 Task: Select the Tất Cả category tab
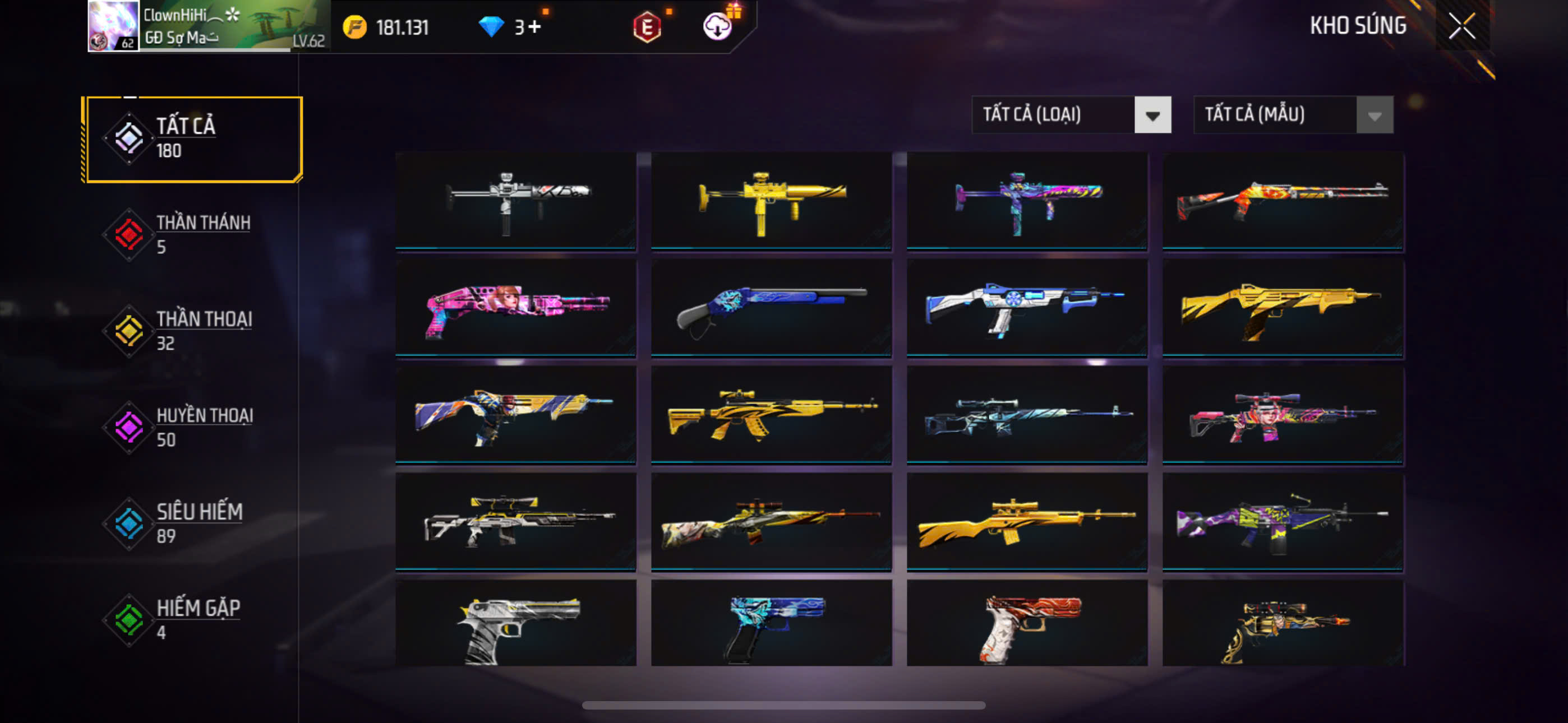point(193,139)
